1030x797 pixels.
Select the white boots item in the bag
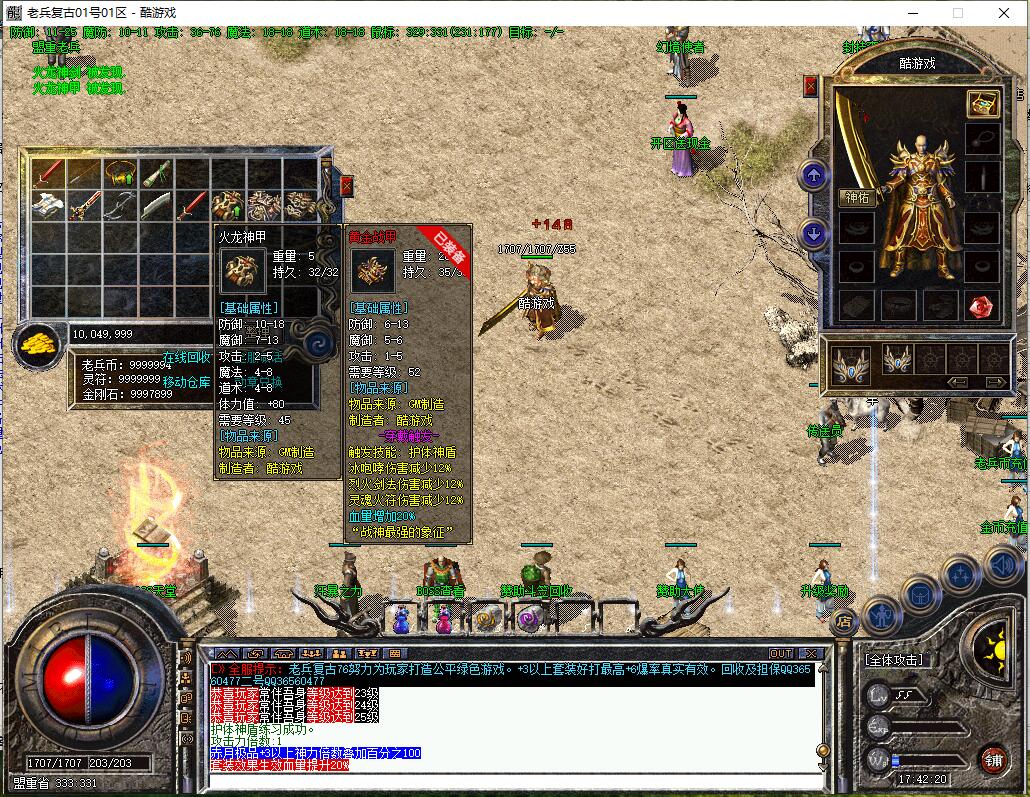coord(48,206)
